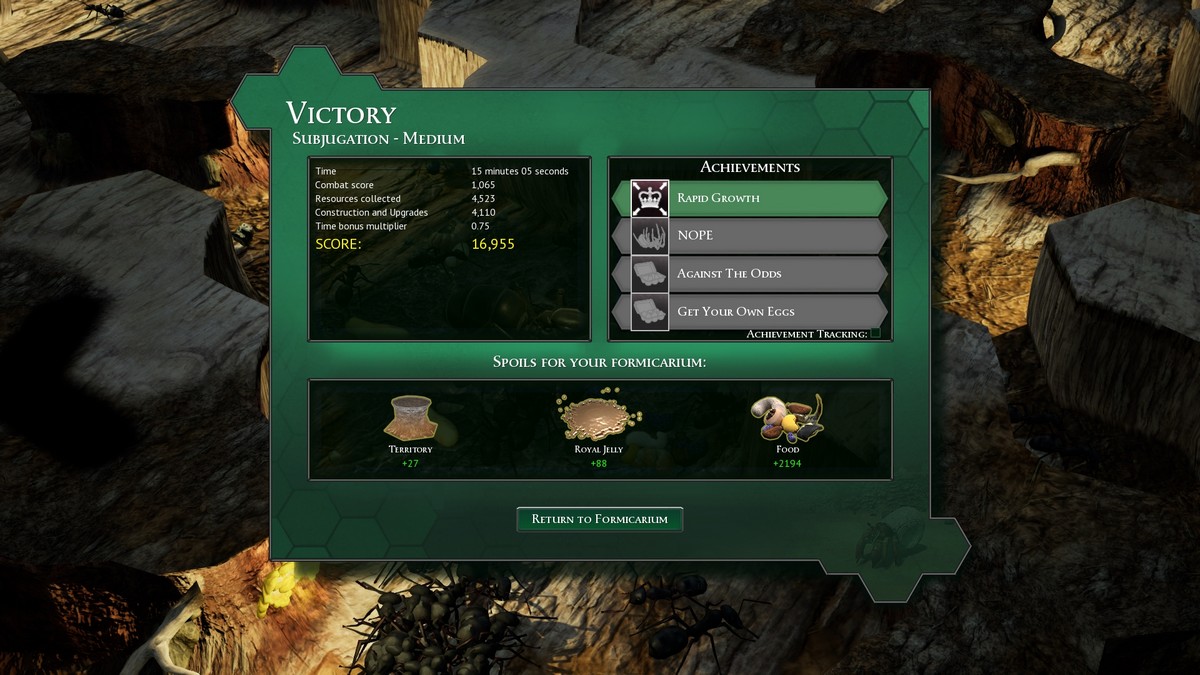The image size is (1200, 675).
Task: Select the NOPE achievement row
Action: 750,236
